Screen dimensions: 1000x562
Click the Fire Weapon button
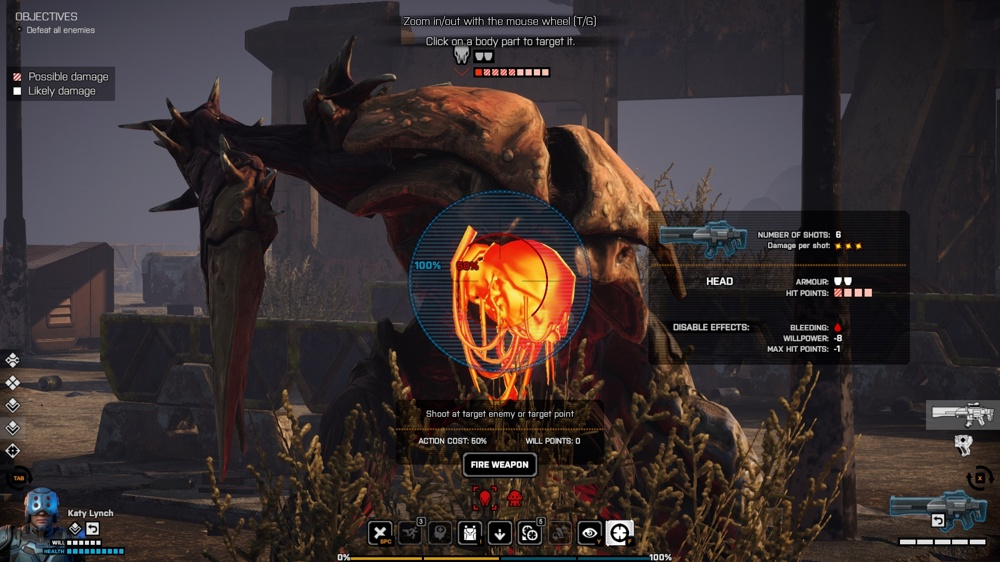499,465
